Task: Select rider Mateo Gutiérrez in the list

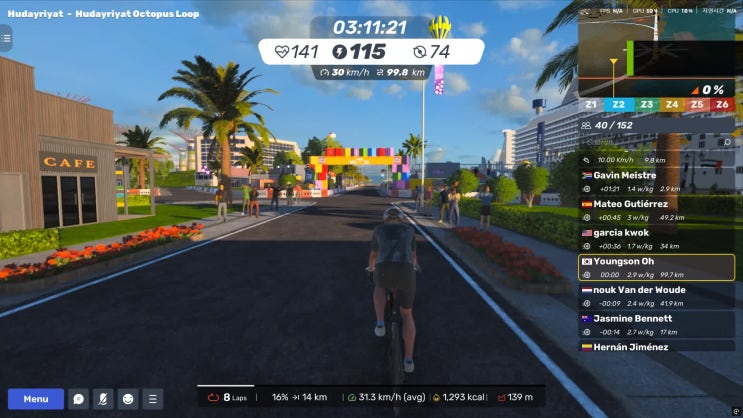Action: point(658,209)
